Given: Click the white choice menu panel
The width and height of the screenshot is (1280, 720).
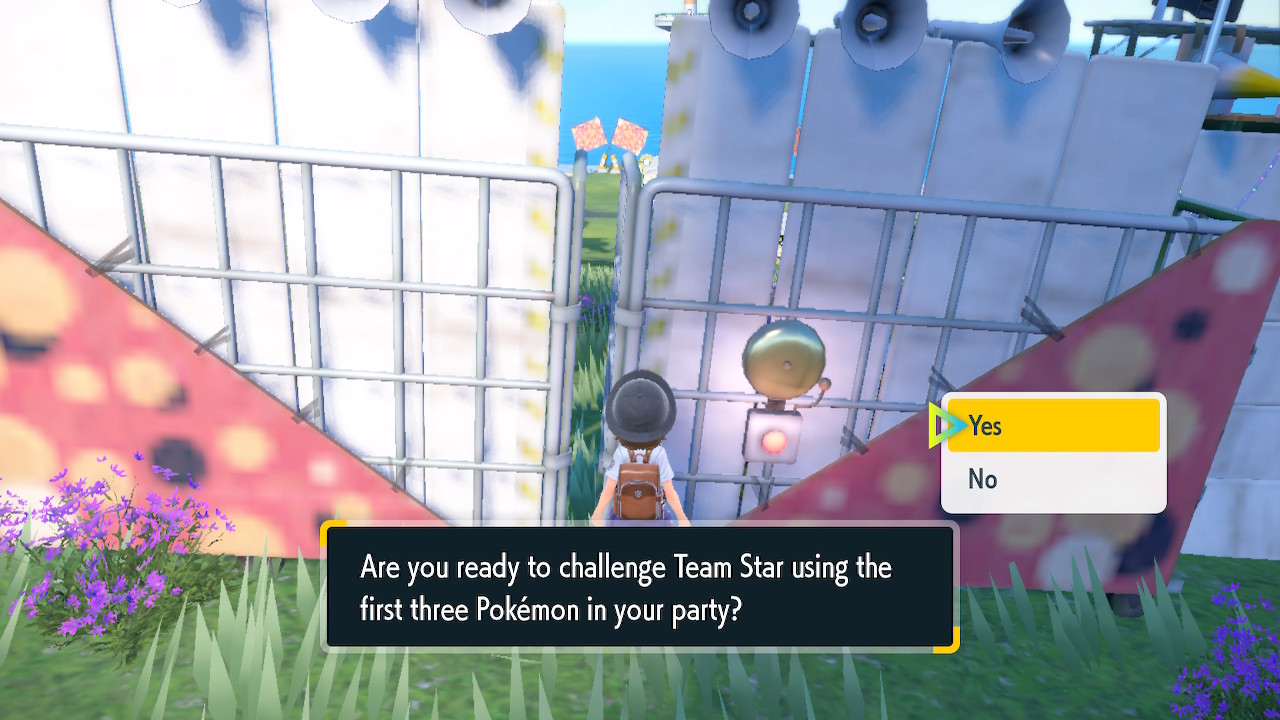Looking at the screenshot, I should (1053, 453).
